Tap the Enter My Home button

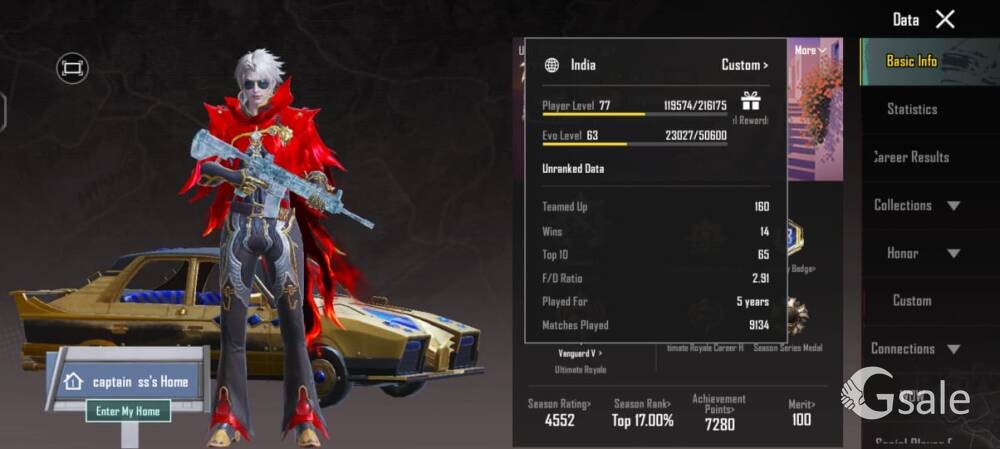[x=128, y=411]
